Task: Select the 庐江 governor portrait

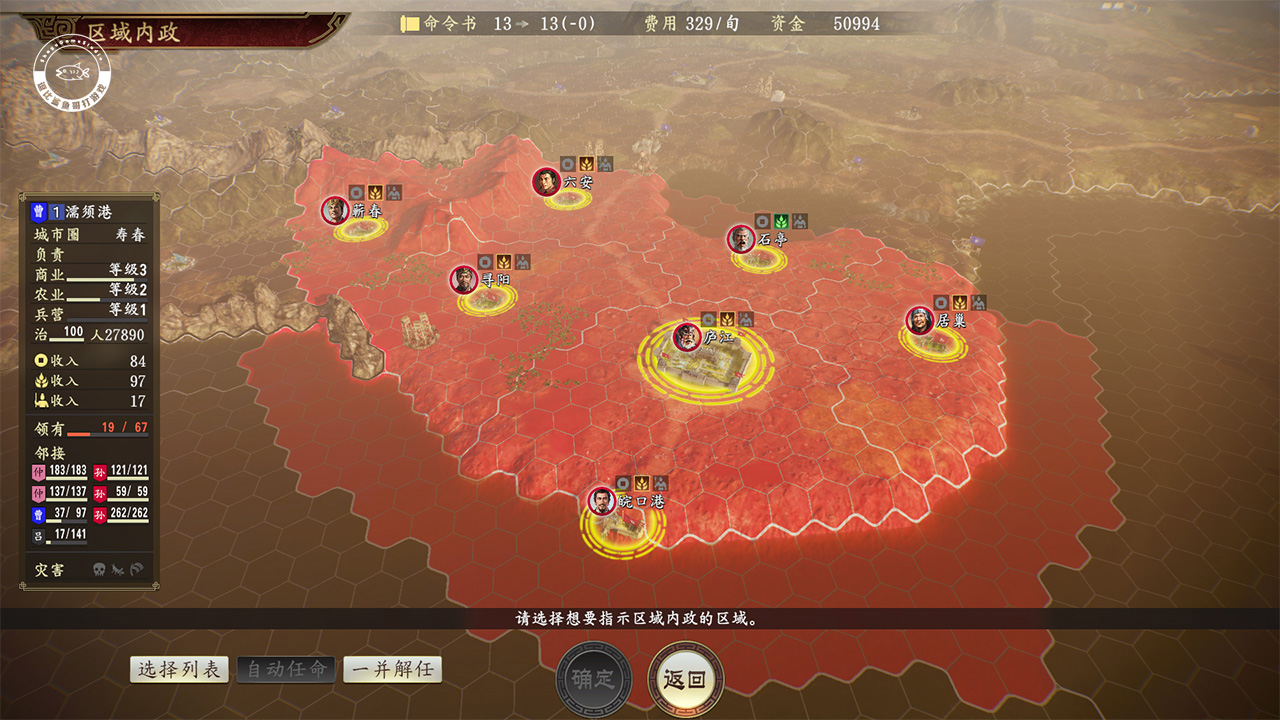Action: coord(686,337)
